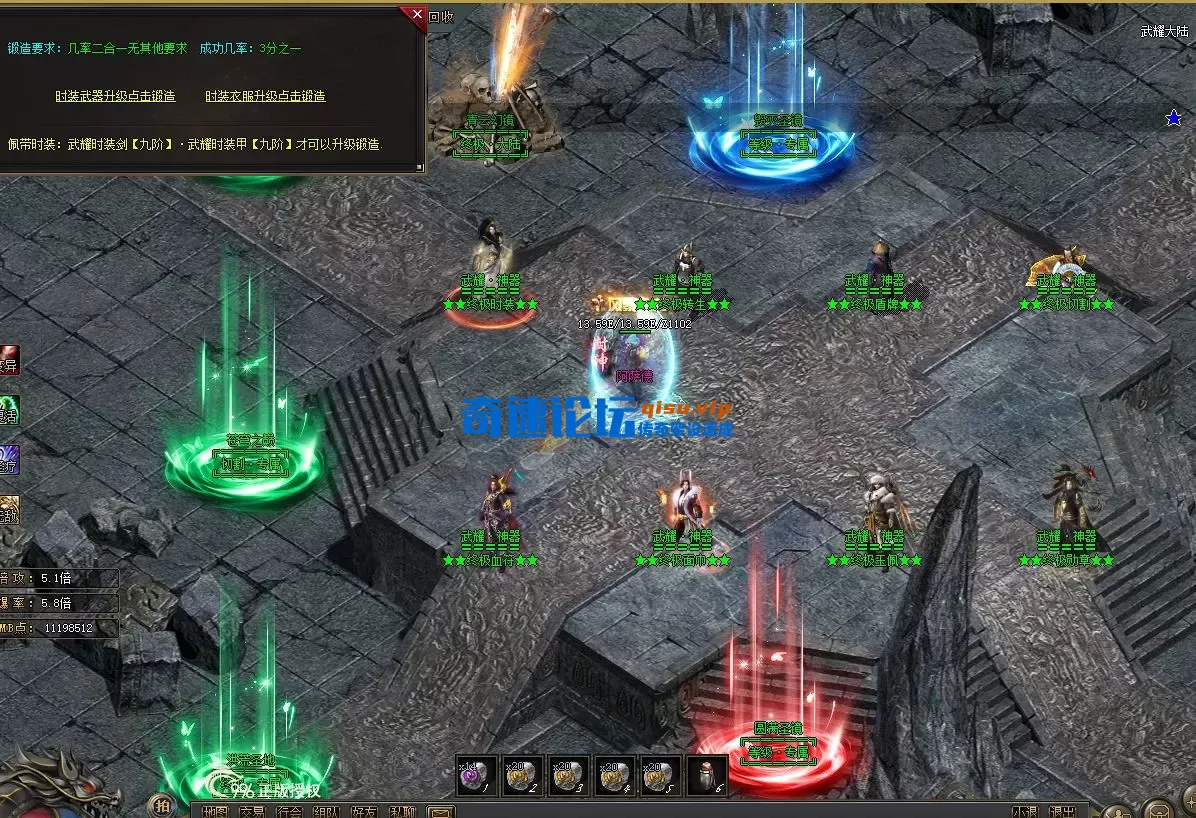The height and width of the screenshot is (818, 1196).
Task: Open the 回收 recycle button
Action: pyautogui.click(x=441, y=16)
